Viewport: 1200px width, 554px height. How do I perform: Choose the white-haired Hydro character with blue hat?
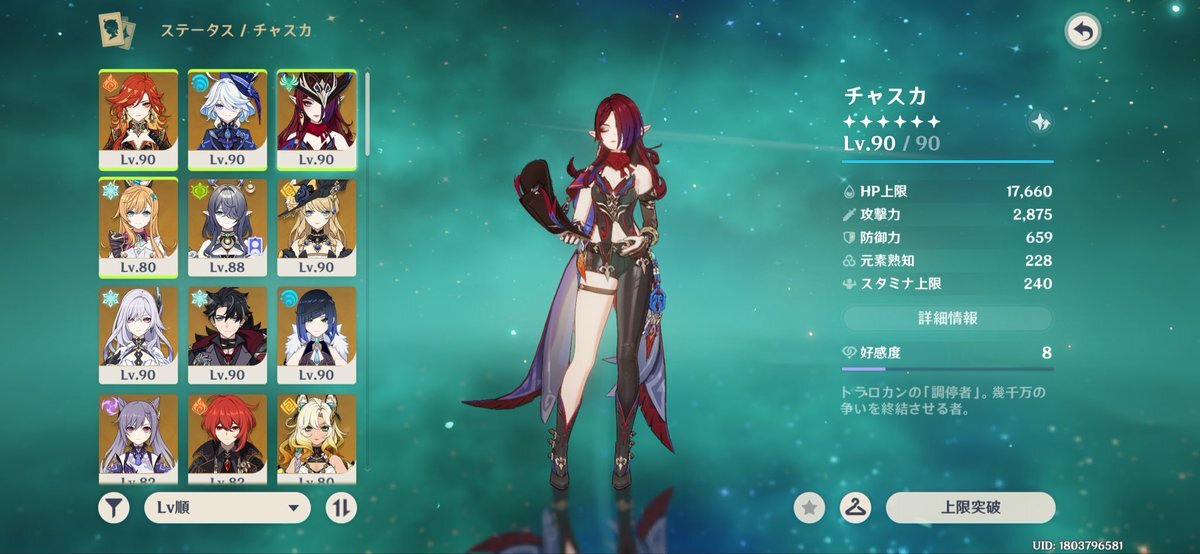click(x=227, y=118)
